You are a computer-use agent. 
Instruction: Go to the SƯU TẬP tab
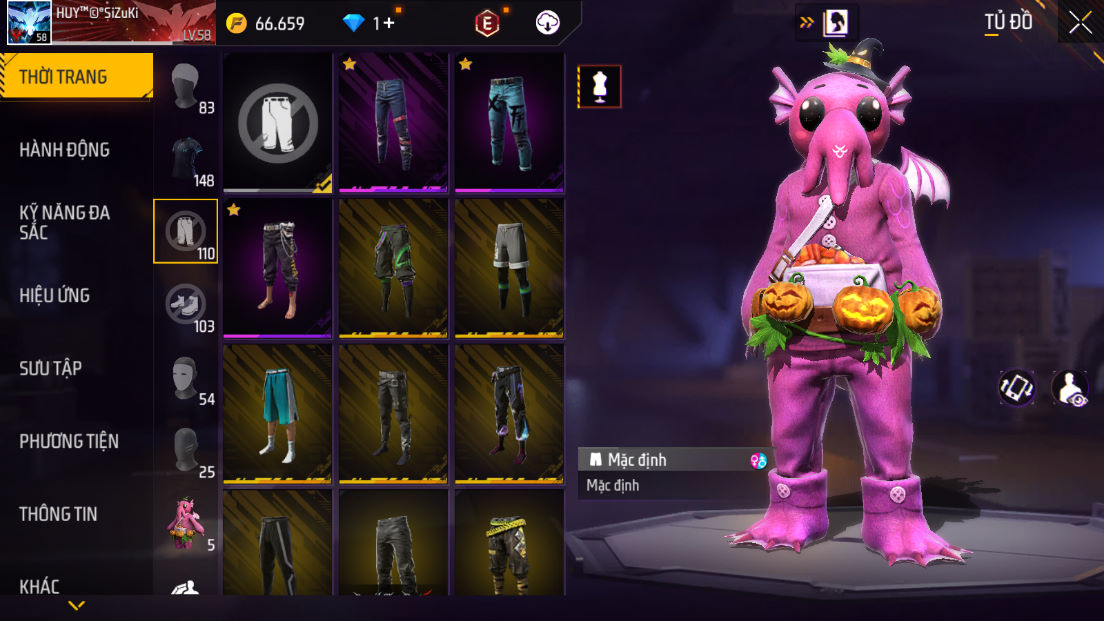pos(51,368)
